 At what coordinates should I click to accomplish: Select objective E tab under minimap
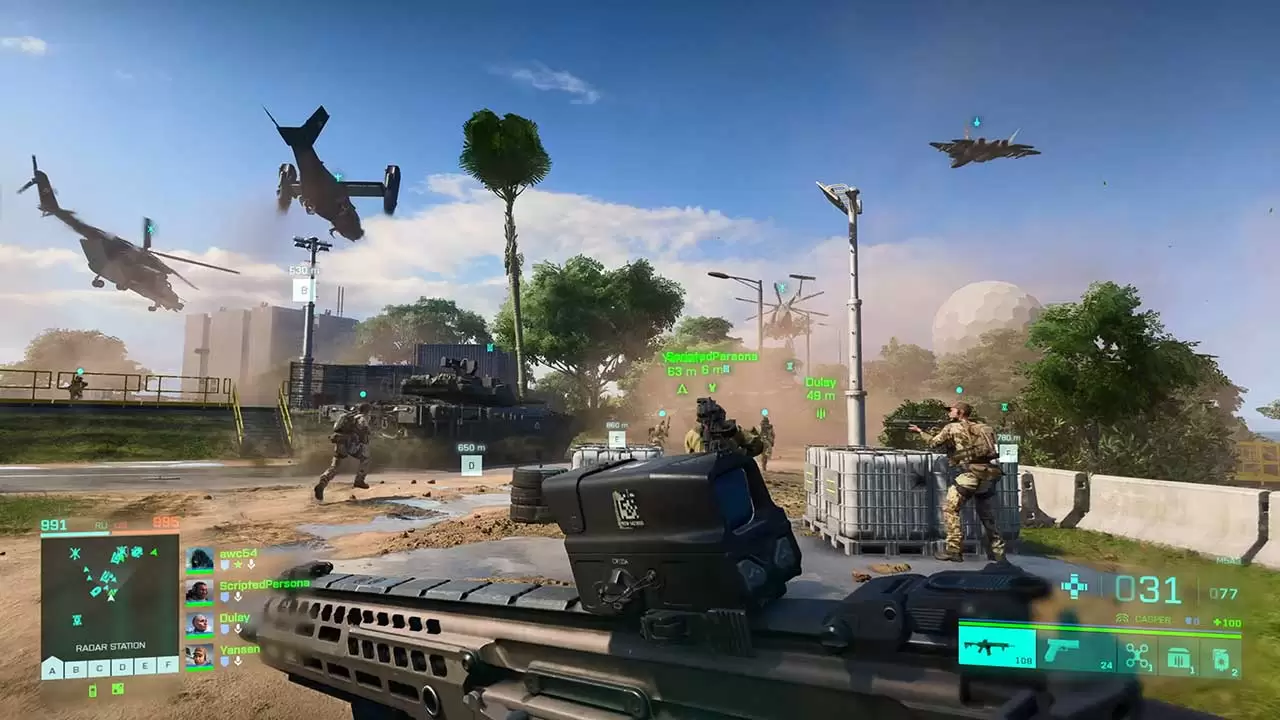[x=145, y=667]
